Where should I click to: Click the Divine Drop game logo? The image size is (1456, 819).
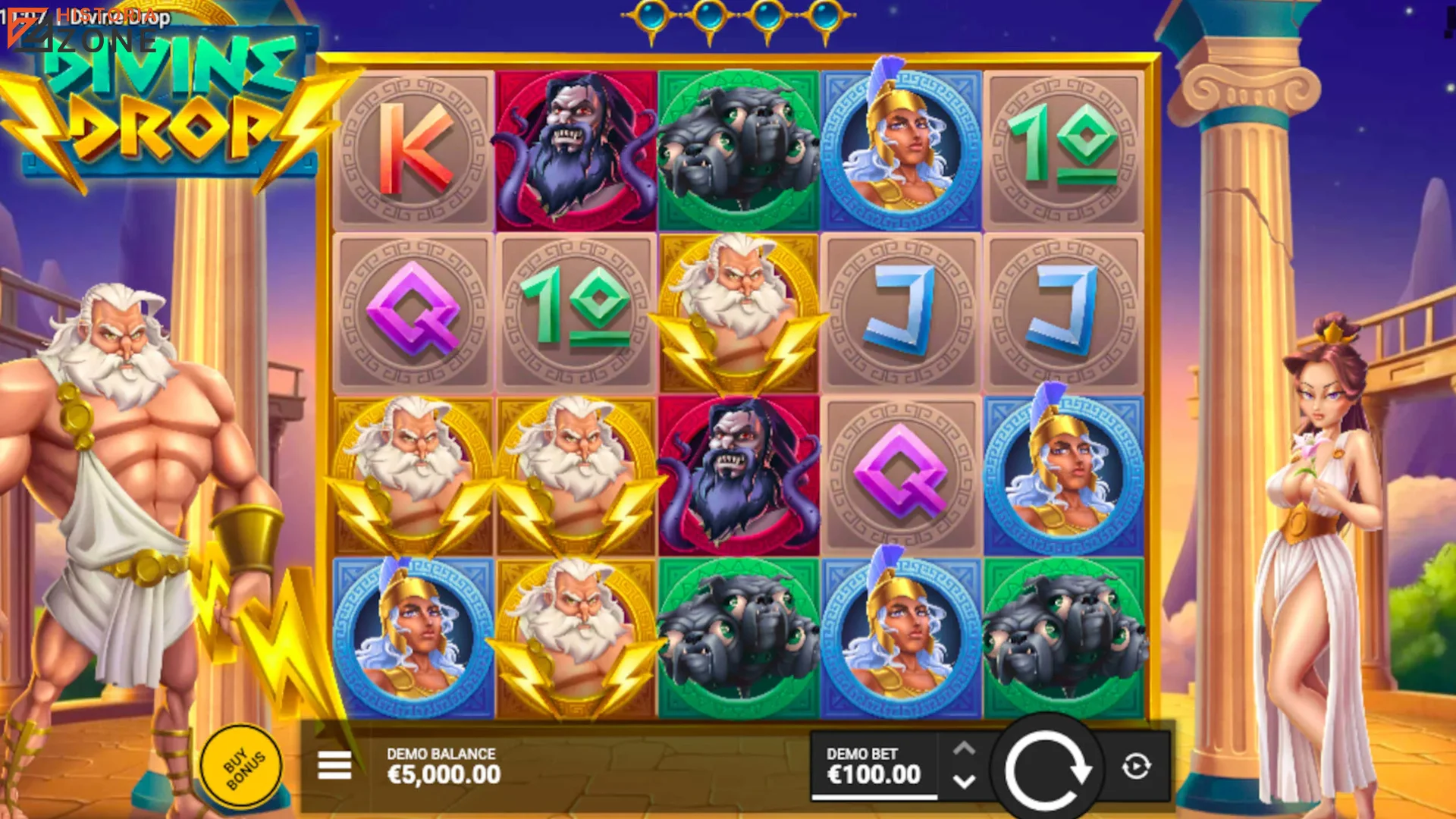pyautogui.click(x=168, y=121)
